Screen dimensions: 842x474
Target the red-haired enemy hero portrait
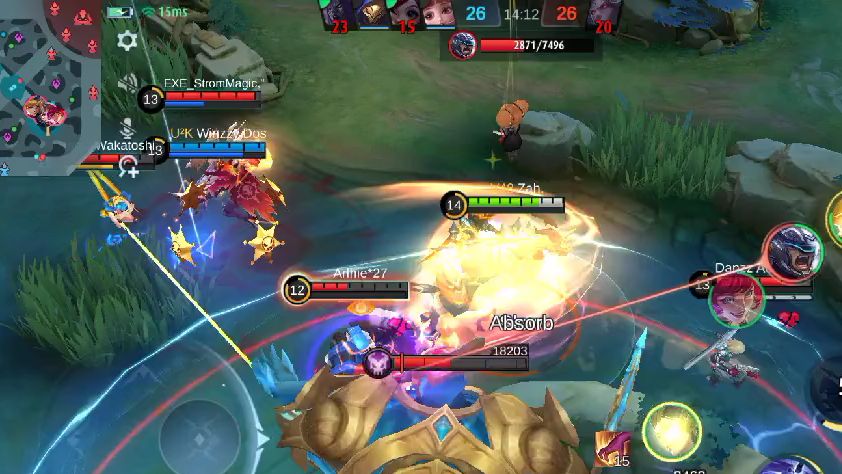click(737, 298)
